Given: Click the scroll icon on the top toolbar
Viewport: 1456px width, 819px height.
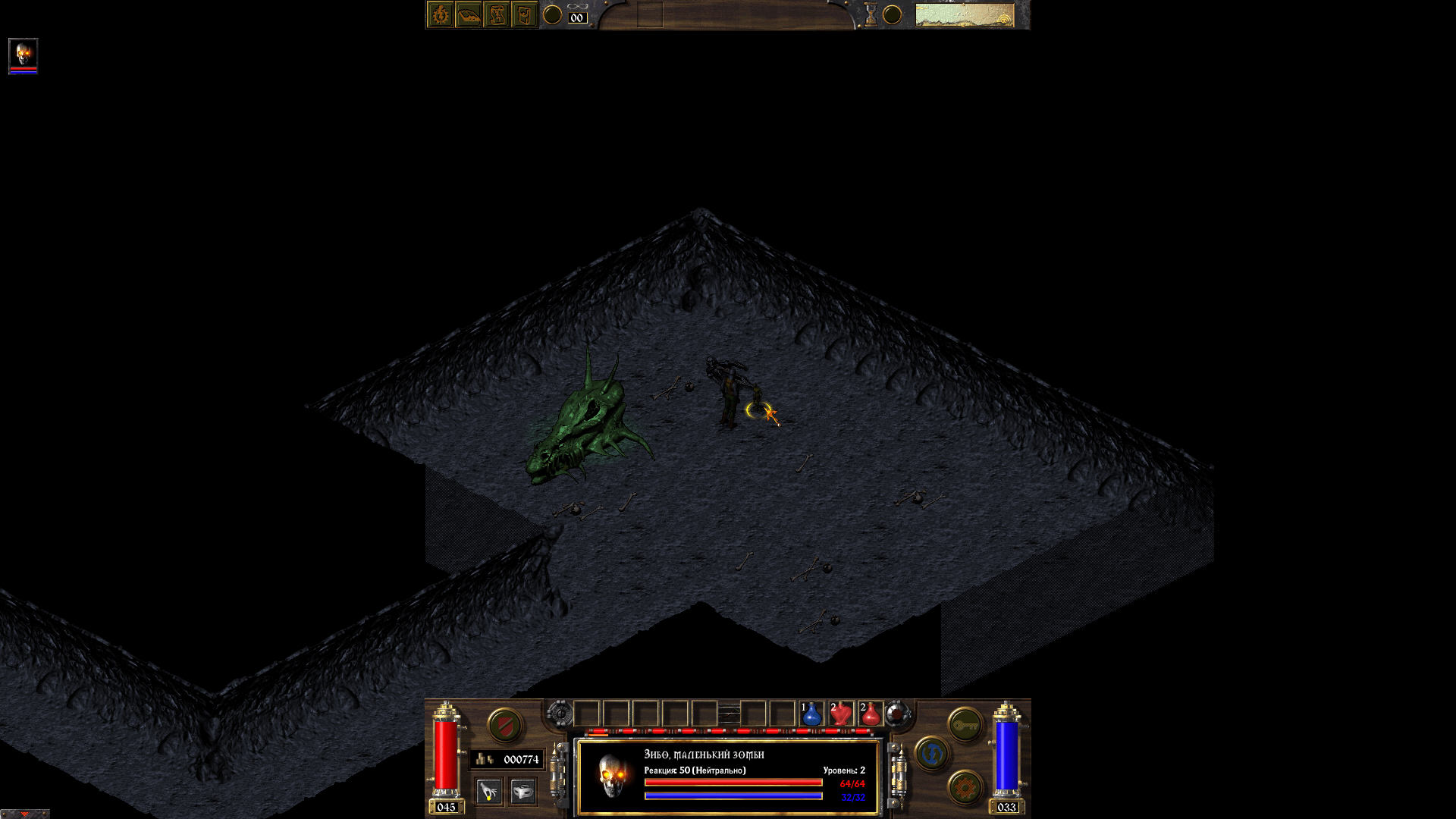Looking at the screenshot, I should pyautogui.click(x=497, y=14).
